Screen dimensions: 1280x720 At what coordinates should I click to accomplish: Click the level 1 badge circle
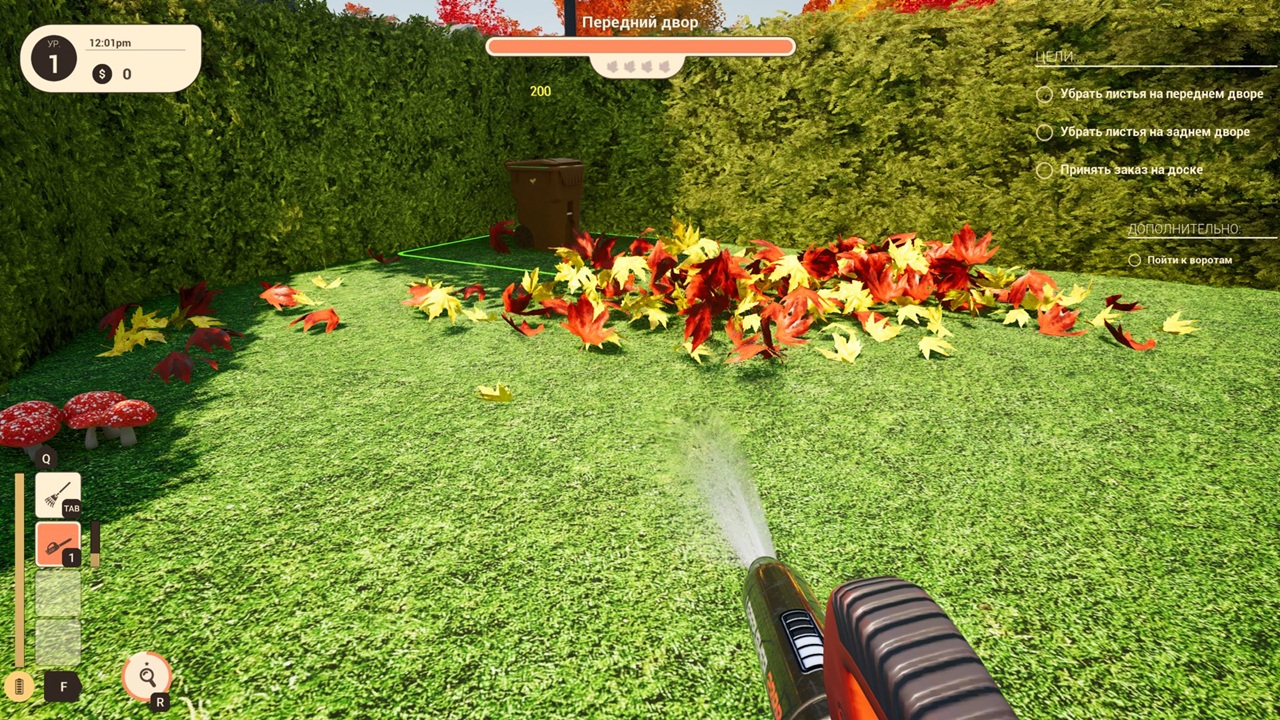pyautogui.click(x=55, y=60)
